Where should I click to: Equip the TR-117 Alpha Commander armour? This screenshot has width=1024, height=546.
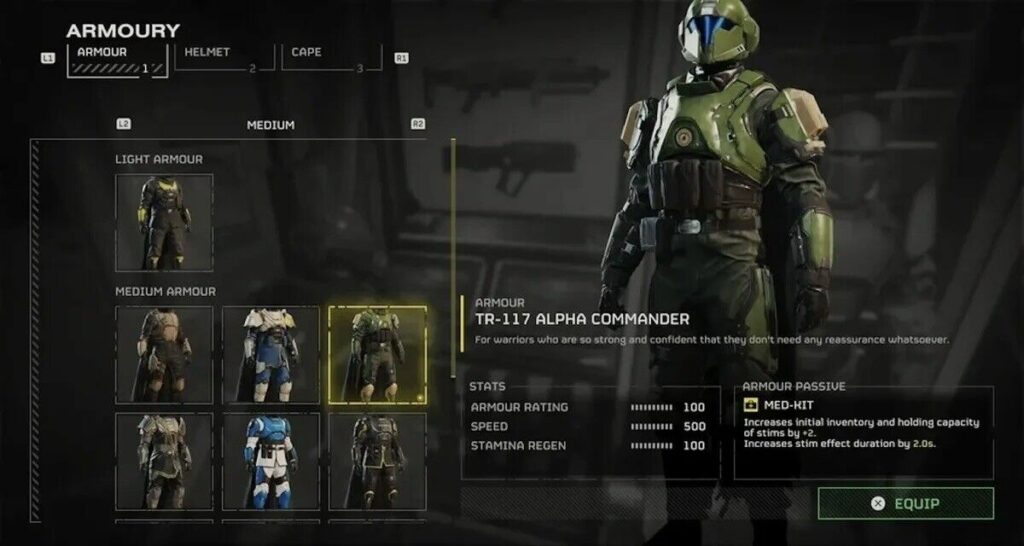(905, 503)
